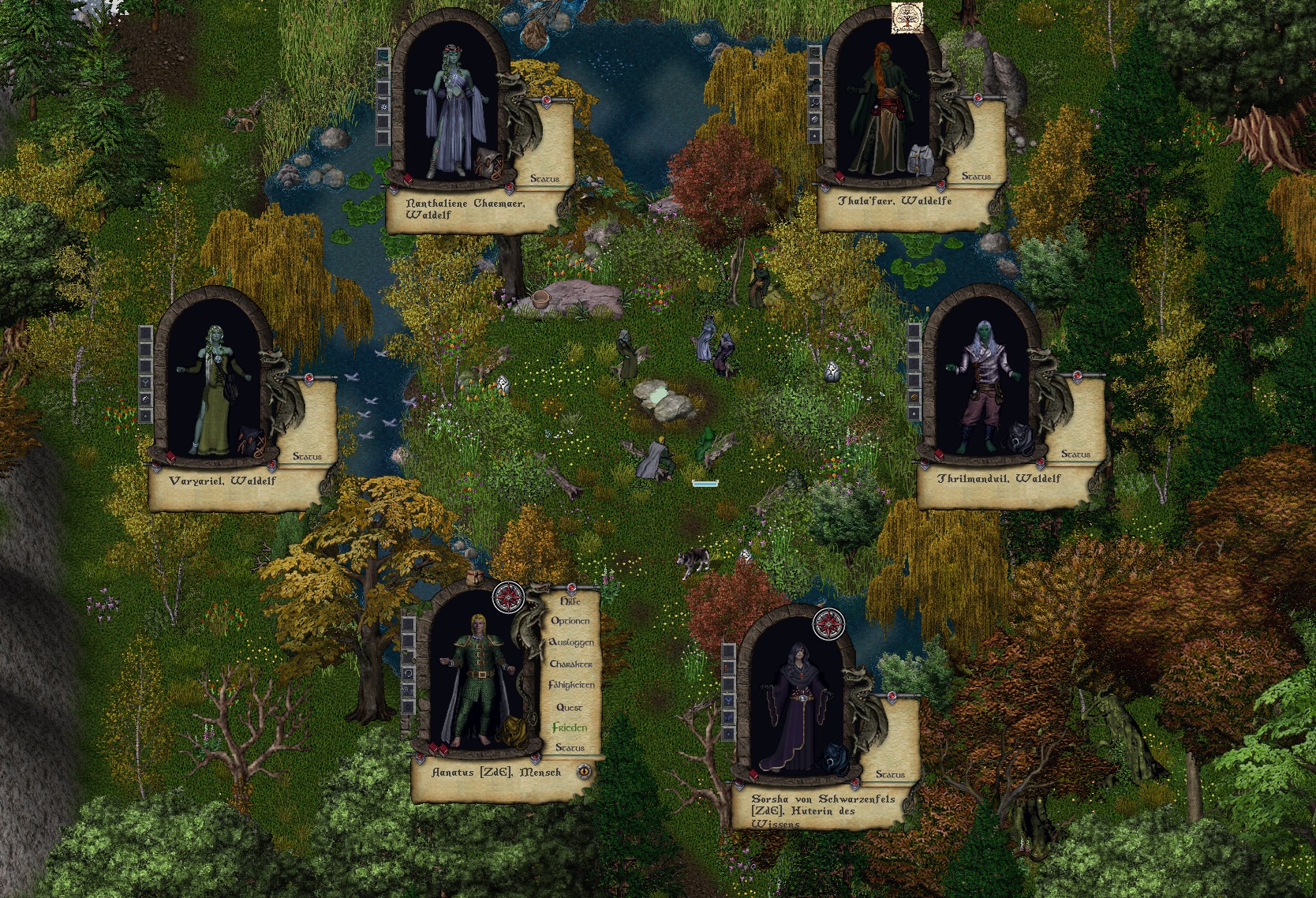Click the tree emblem above Thala'faer's paperdoll
This screenshot has width=1316, height=898.
click(x=907, y=19)
